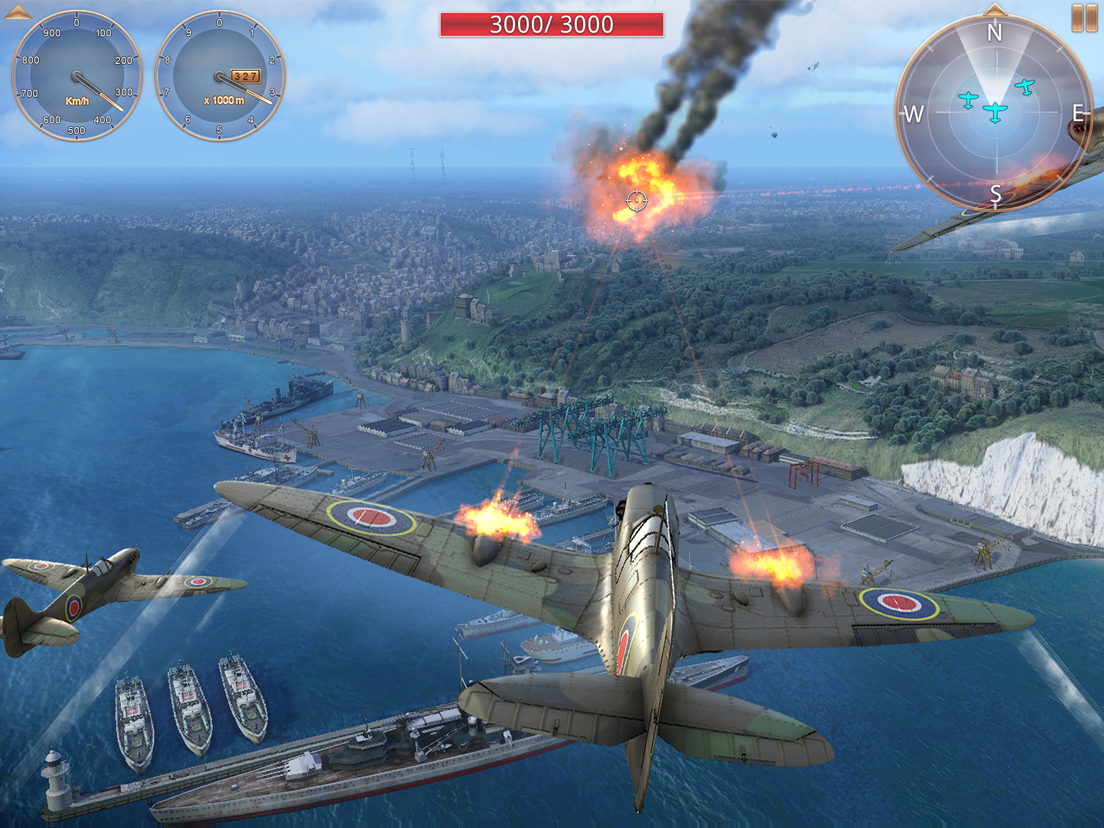This screenshot has height=828, width=1104.
Task: Tap the small arrow above the radar
Action: pos(994,10)
